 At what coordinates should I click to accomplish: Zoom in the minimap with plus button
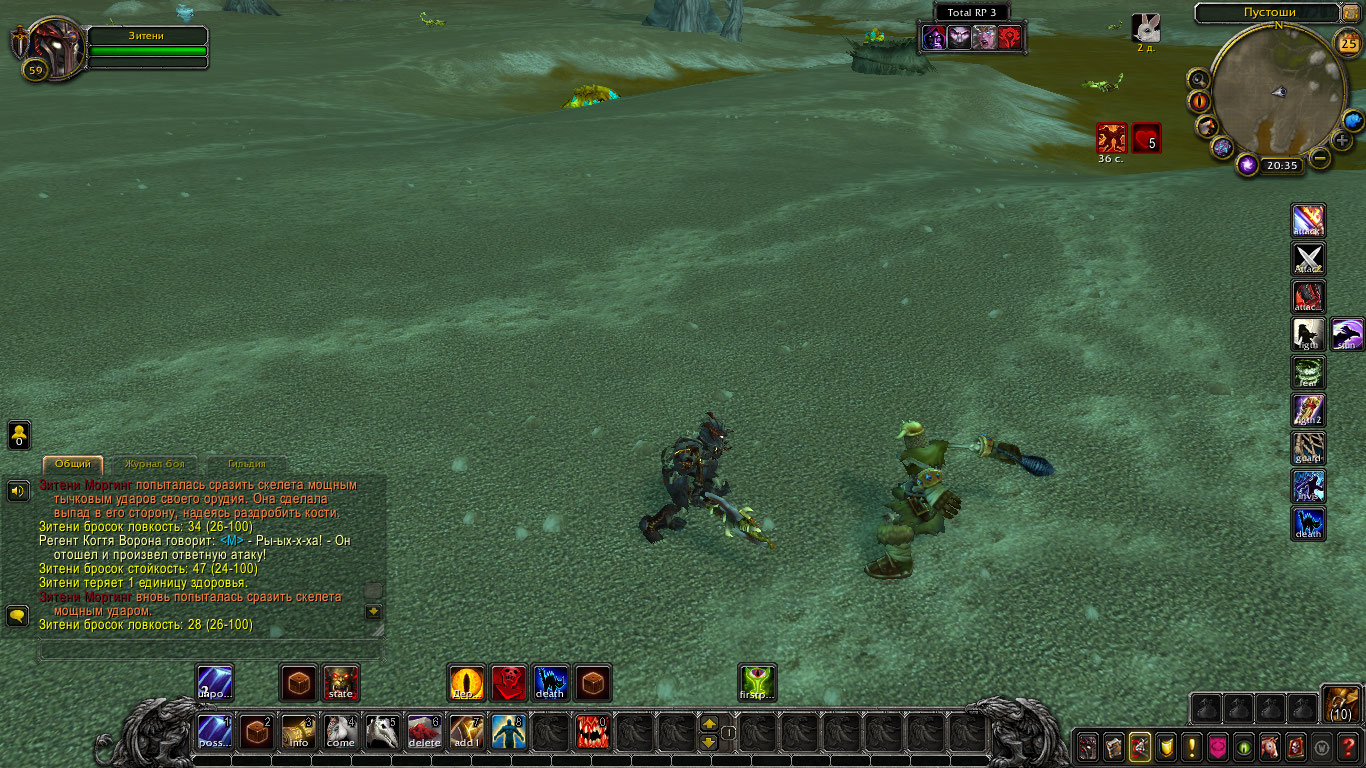click(1342, 140)
